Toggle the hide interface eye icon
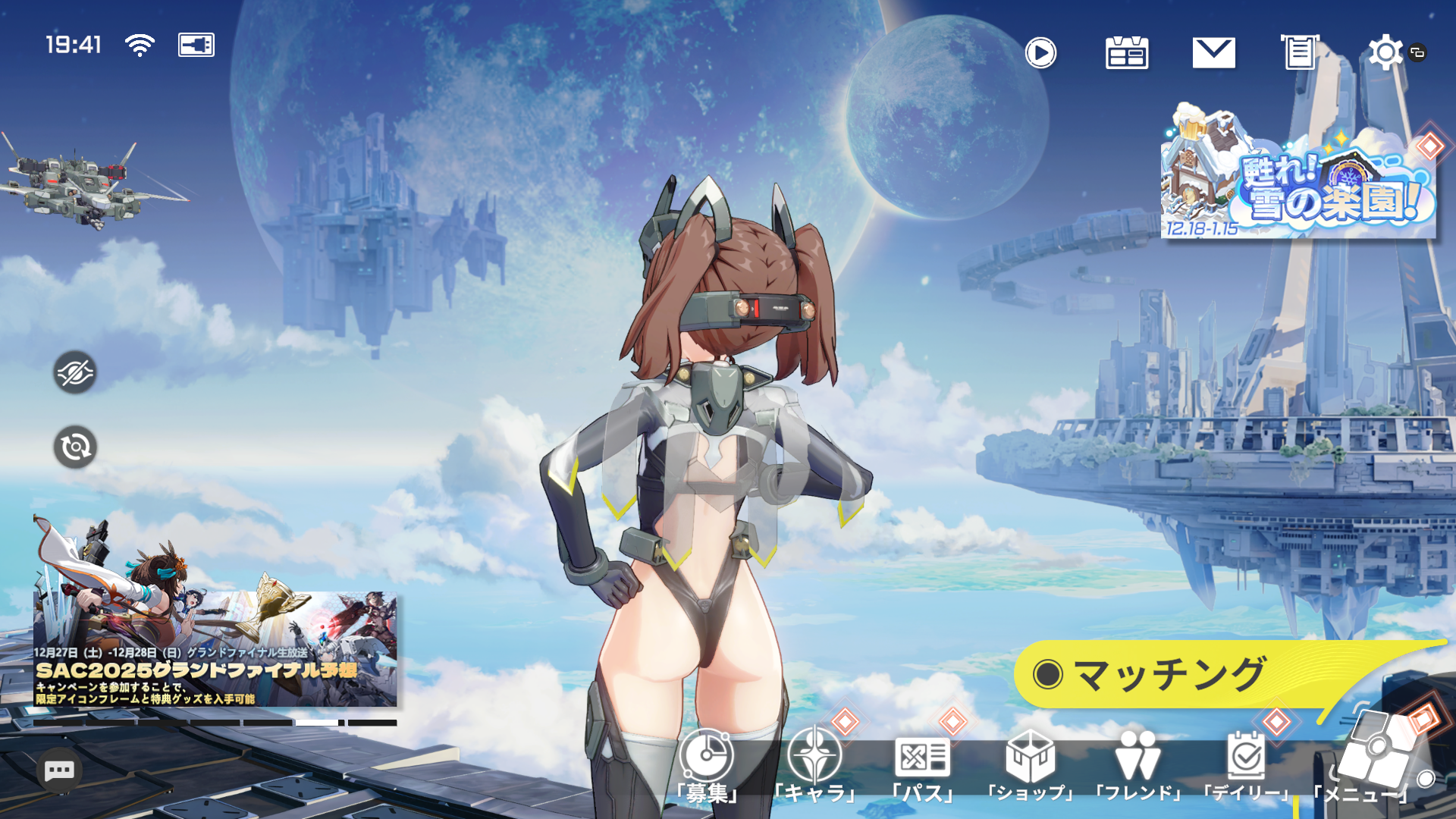Image resolution: width=1456 pixels, height=819 pixels. [x=75, y=372]
